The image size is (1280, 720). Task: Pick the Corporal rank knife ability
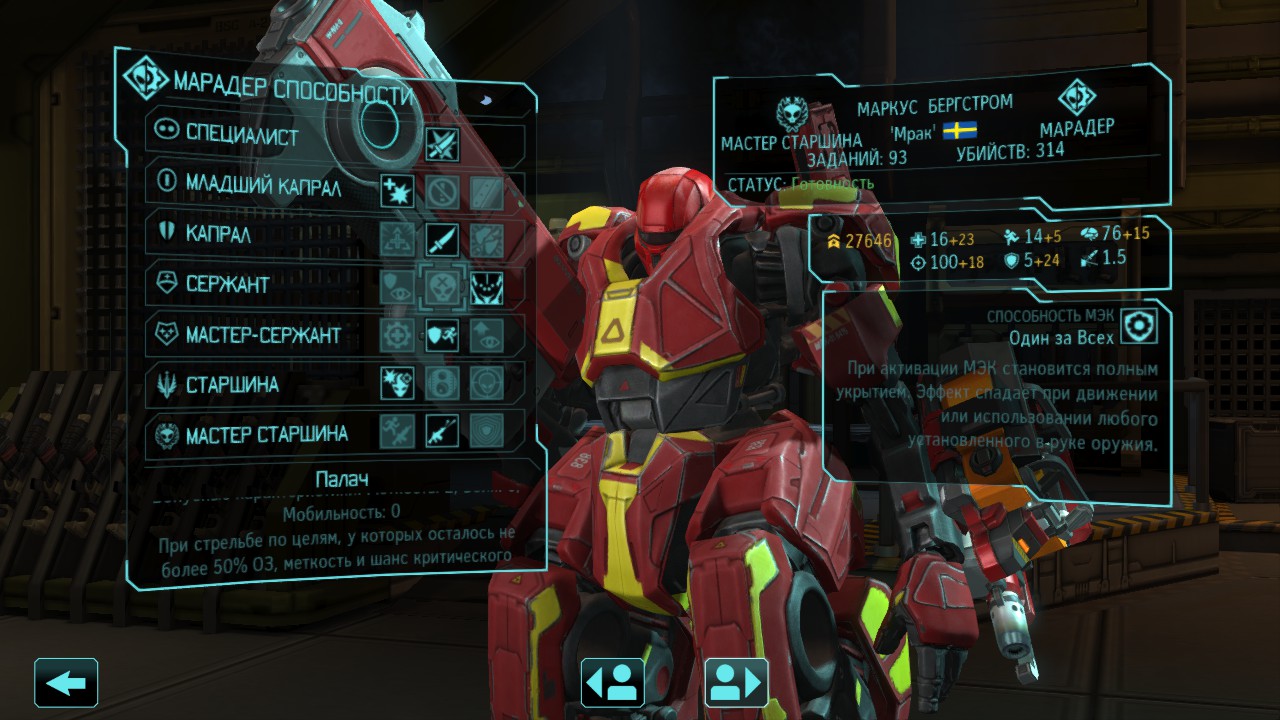441,239
